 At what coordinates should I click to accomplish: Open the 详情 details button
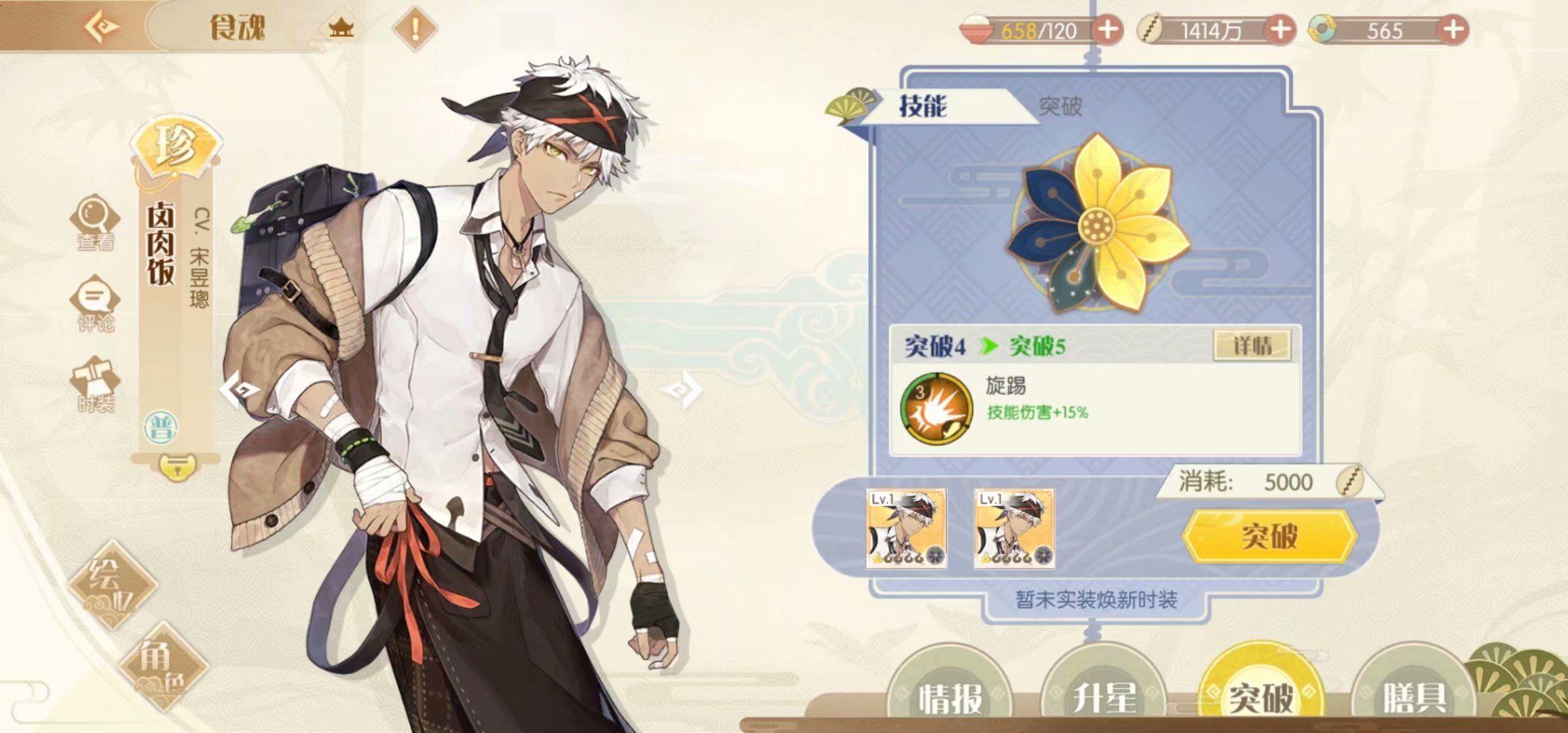point(1252,345)
